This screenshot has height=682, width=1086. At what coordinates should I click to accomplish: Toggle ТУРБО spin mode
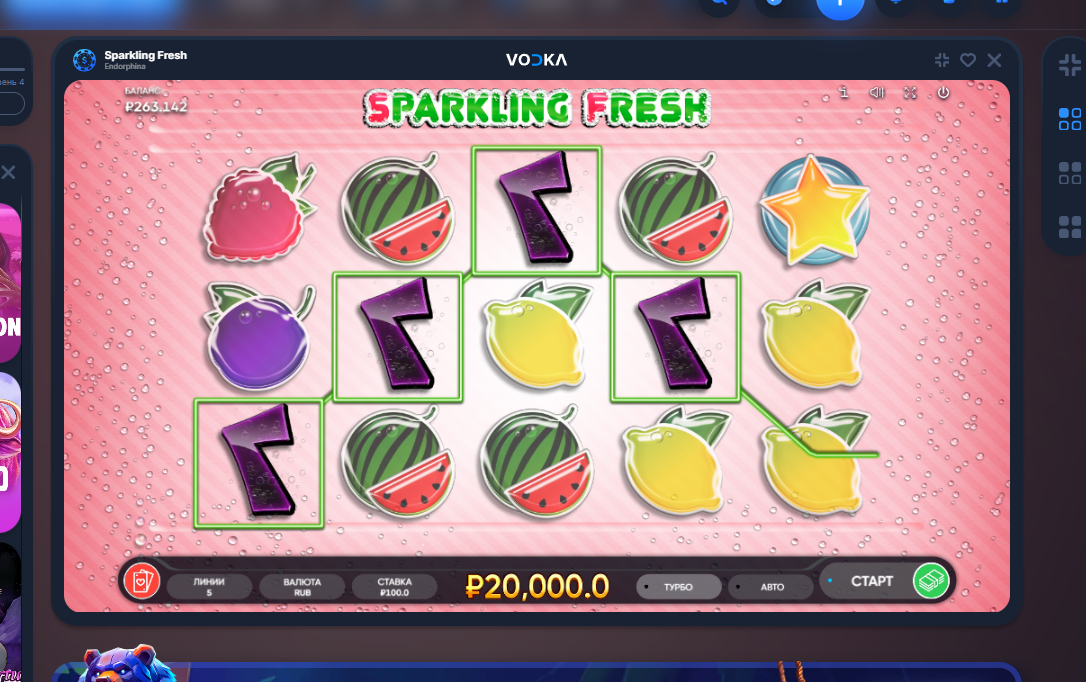[678, 587]
